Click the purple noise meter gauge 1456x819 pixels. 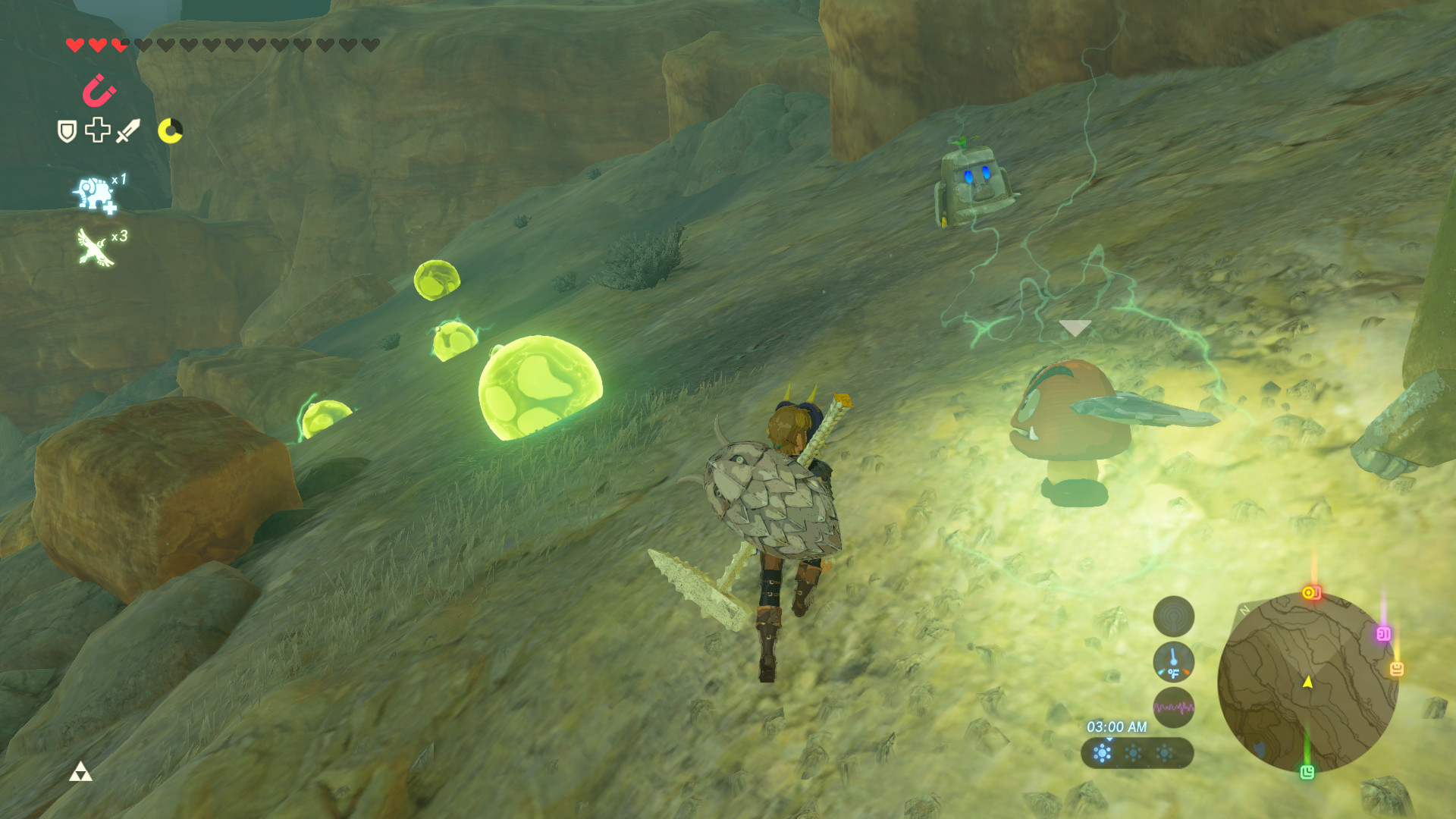pos(1174,708)
